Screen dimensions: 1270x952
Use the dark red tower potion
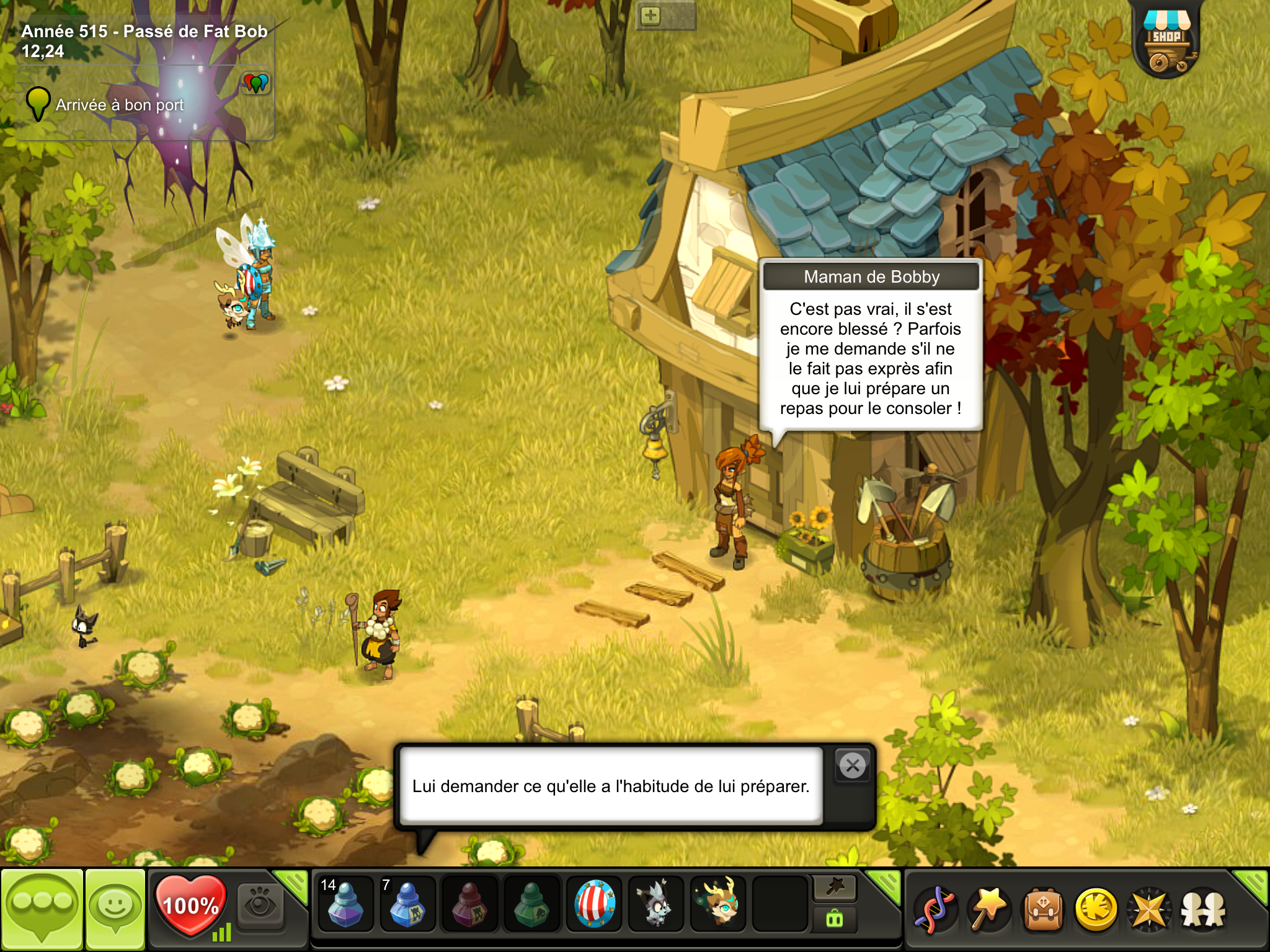point(469,905)
